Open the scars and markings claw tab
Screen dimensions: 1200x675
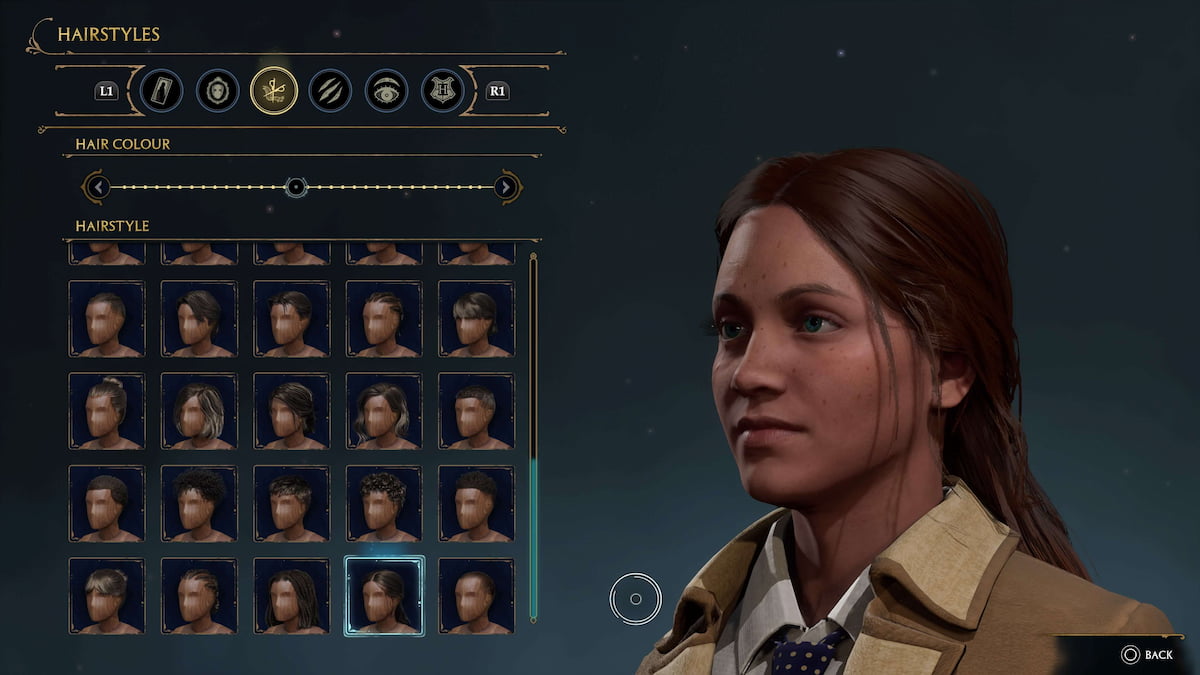point(330,91)
